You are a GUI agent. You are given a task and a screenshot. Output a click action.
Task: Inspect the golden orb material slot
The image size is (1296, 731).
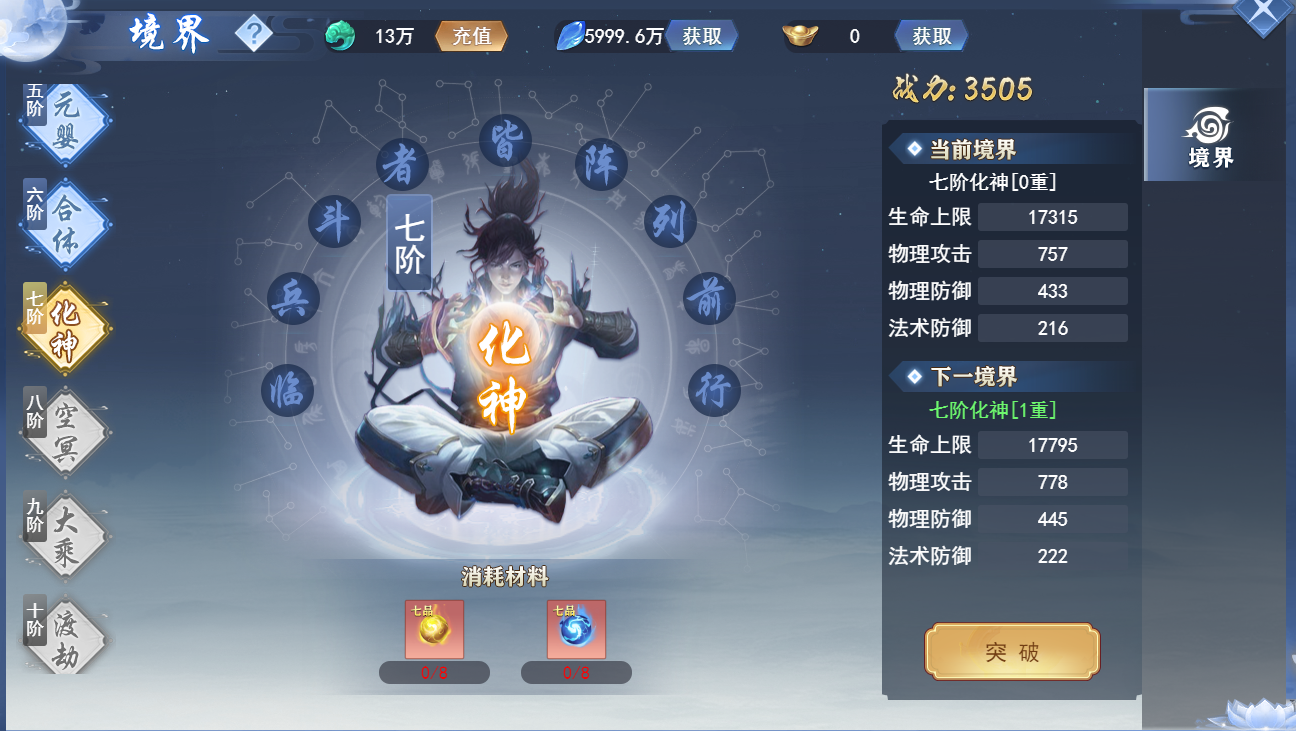point(434,629)
